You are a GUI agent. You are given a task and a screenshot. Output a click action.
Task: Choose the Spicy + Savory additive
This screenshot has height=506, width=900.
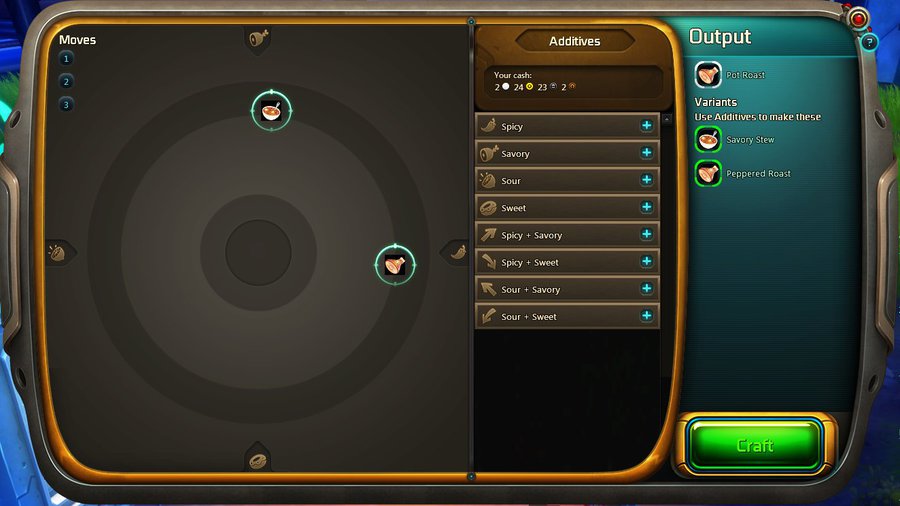coord(646,234)
